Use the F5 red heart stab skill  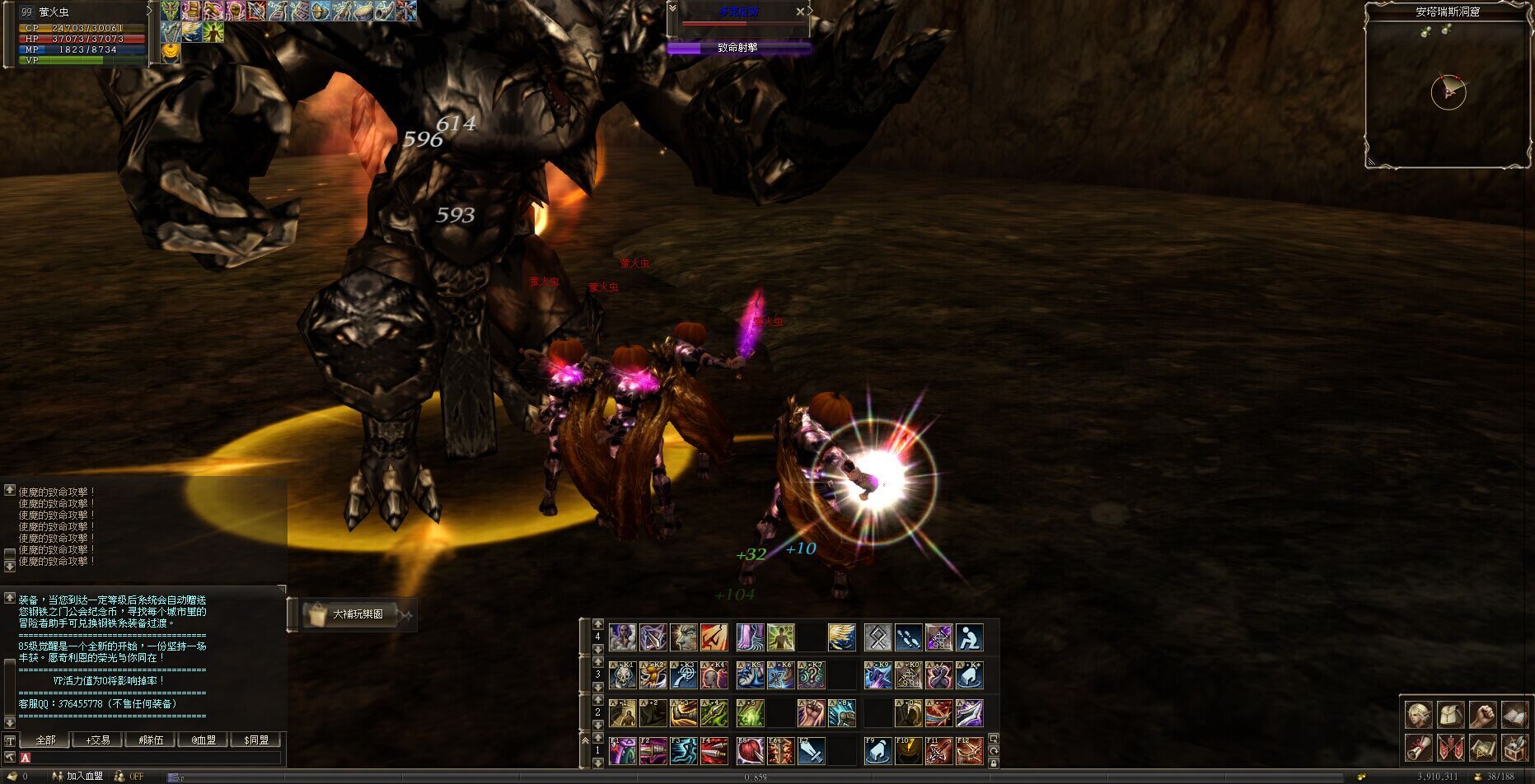click(x=750, y=751)
